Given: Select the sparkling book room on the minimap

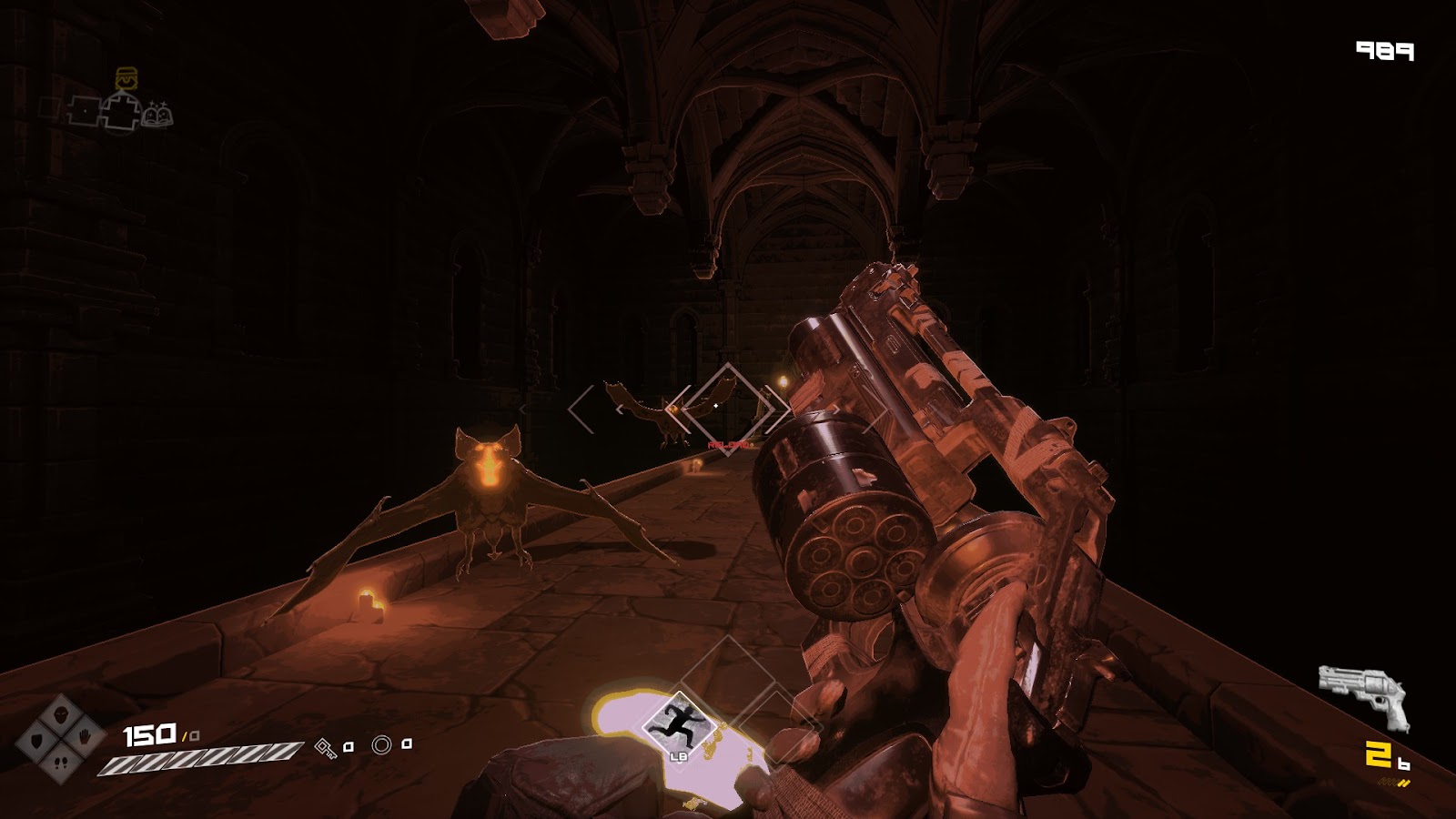Looking at the screenshot, I should pyautogui.click(x=157, y=116).
